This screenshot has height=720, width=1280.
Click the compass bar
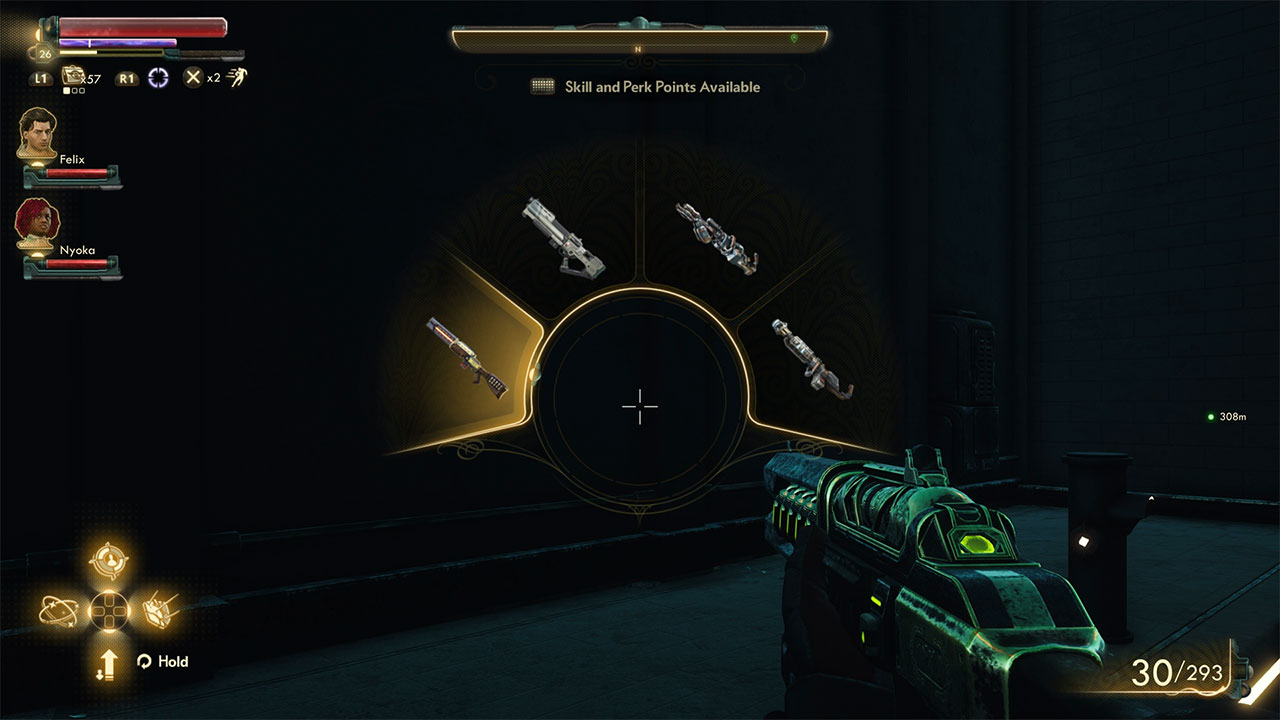tap(640, 39)
